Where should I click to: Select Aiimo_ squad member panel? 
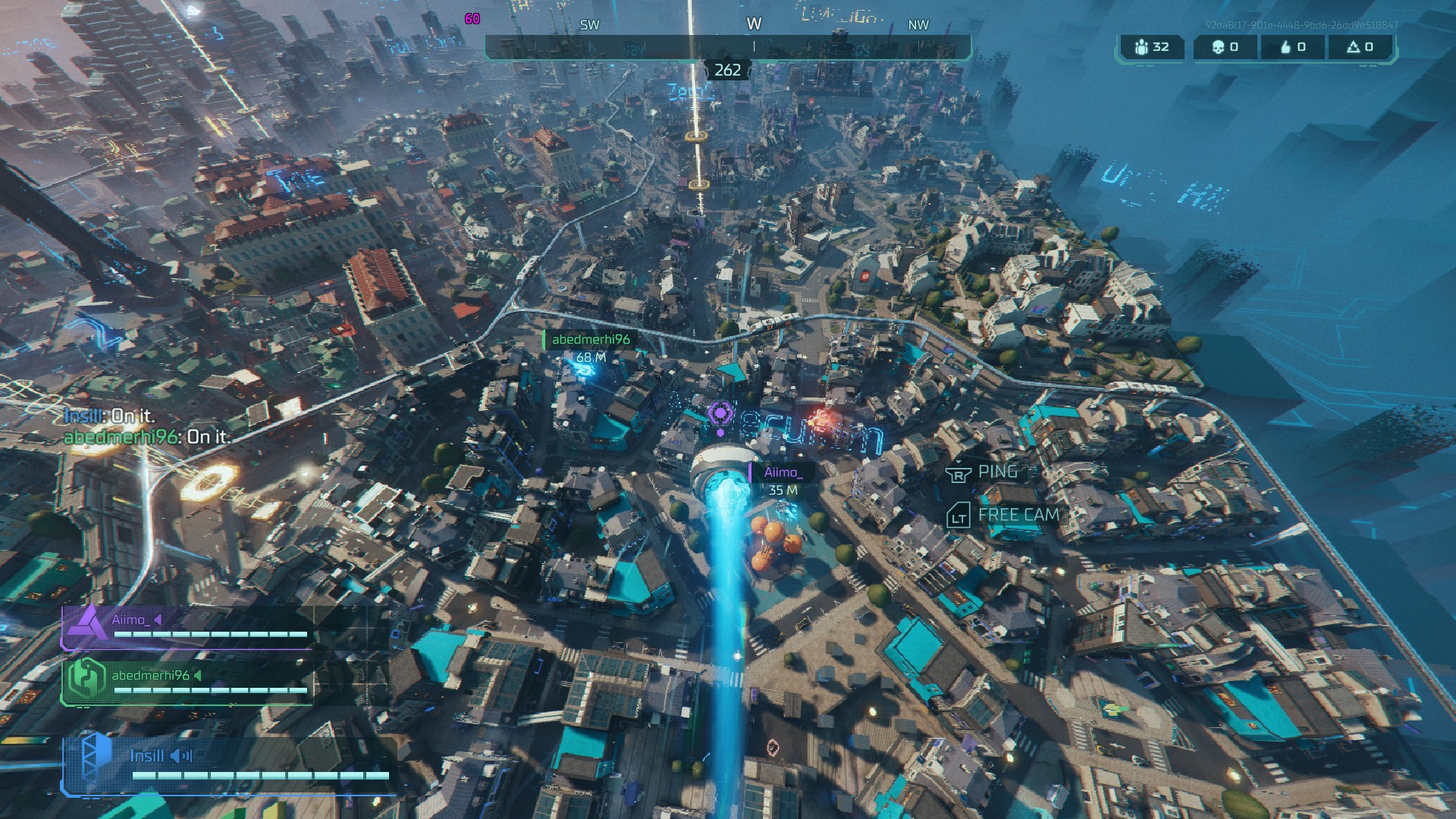187,627
